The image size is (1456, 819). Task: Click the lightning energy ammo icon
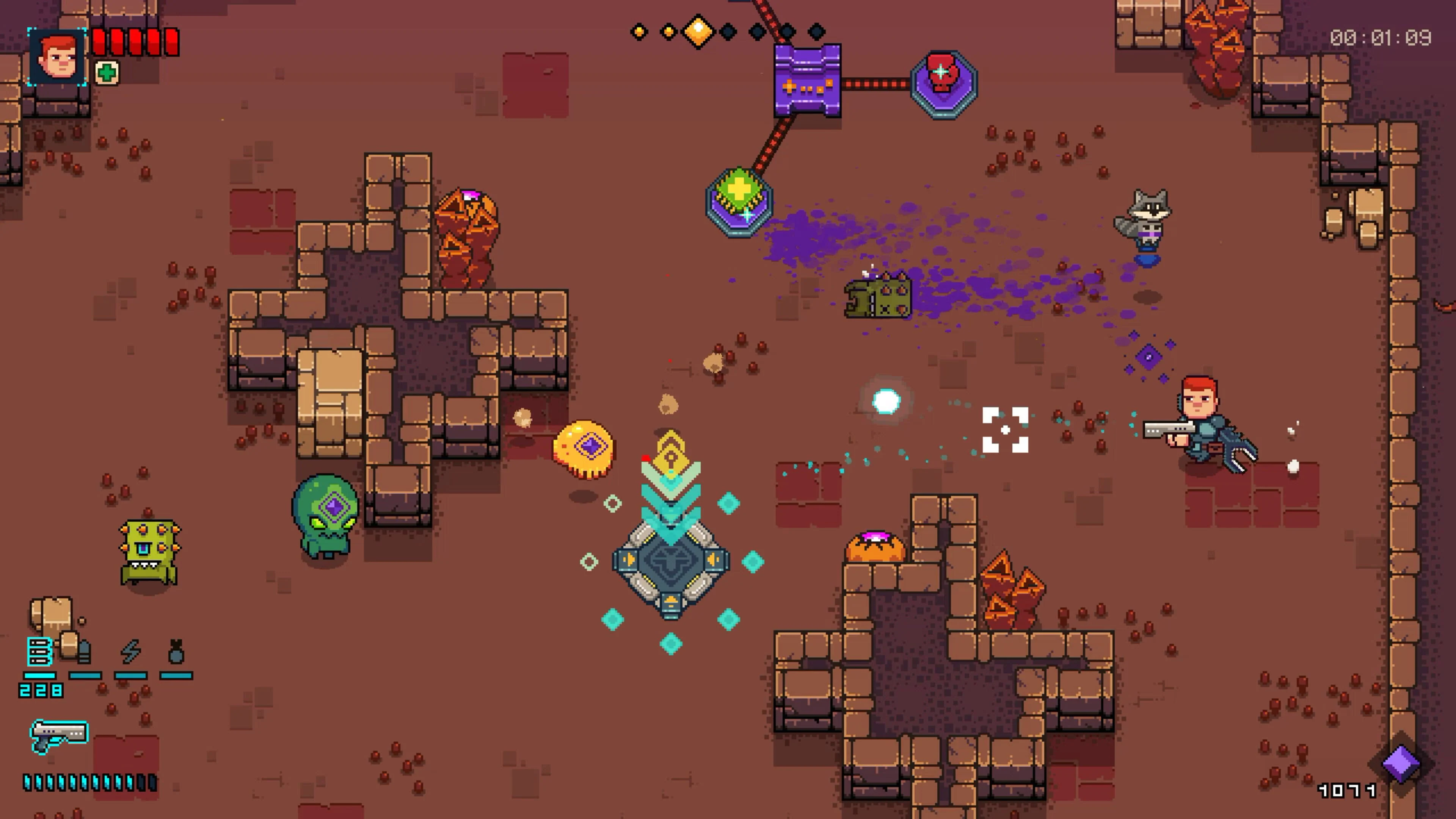point(131,652)
